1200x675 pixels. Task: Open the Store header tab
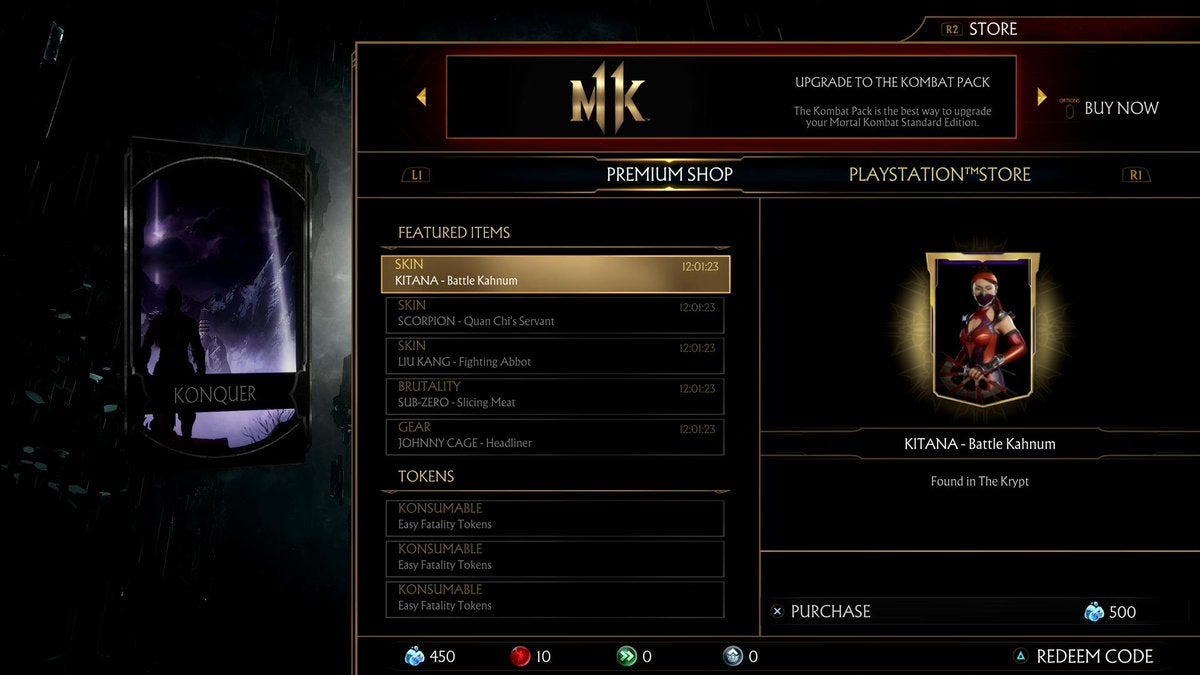point(992,29)
